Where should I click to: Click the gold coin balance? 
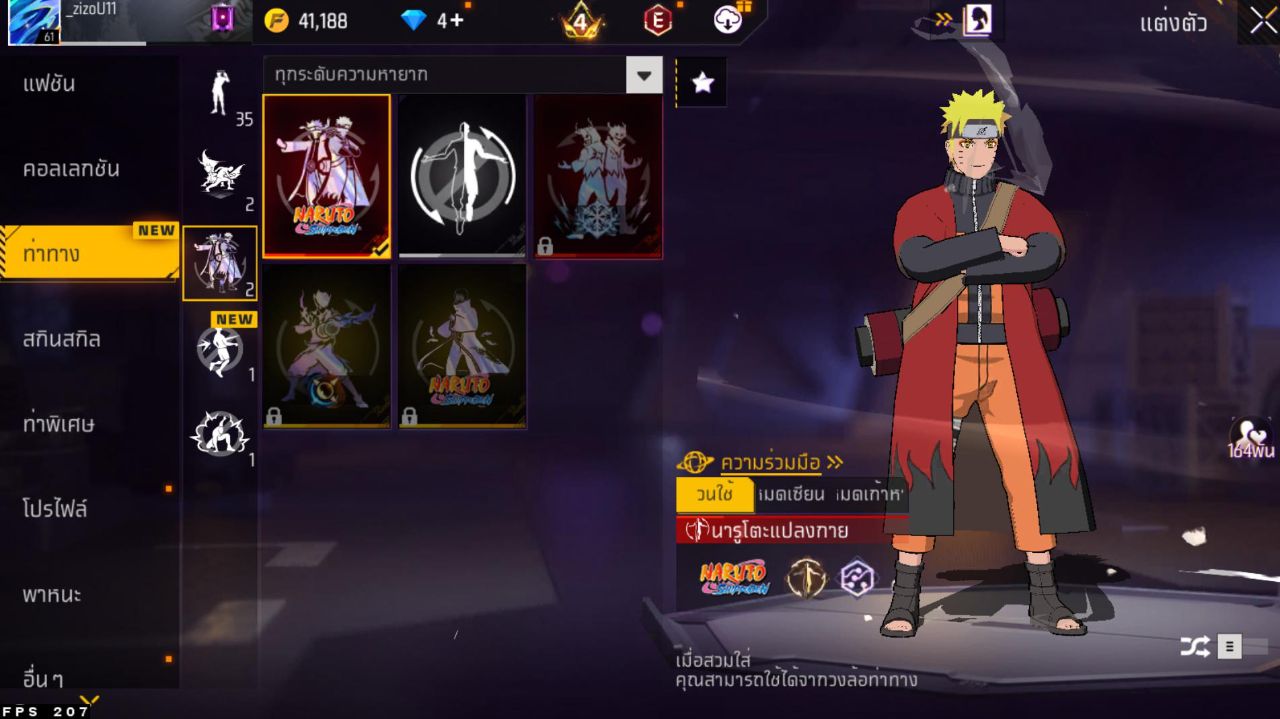point(308,20)
